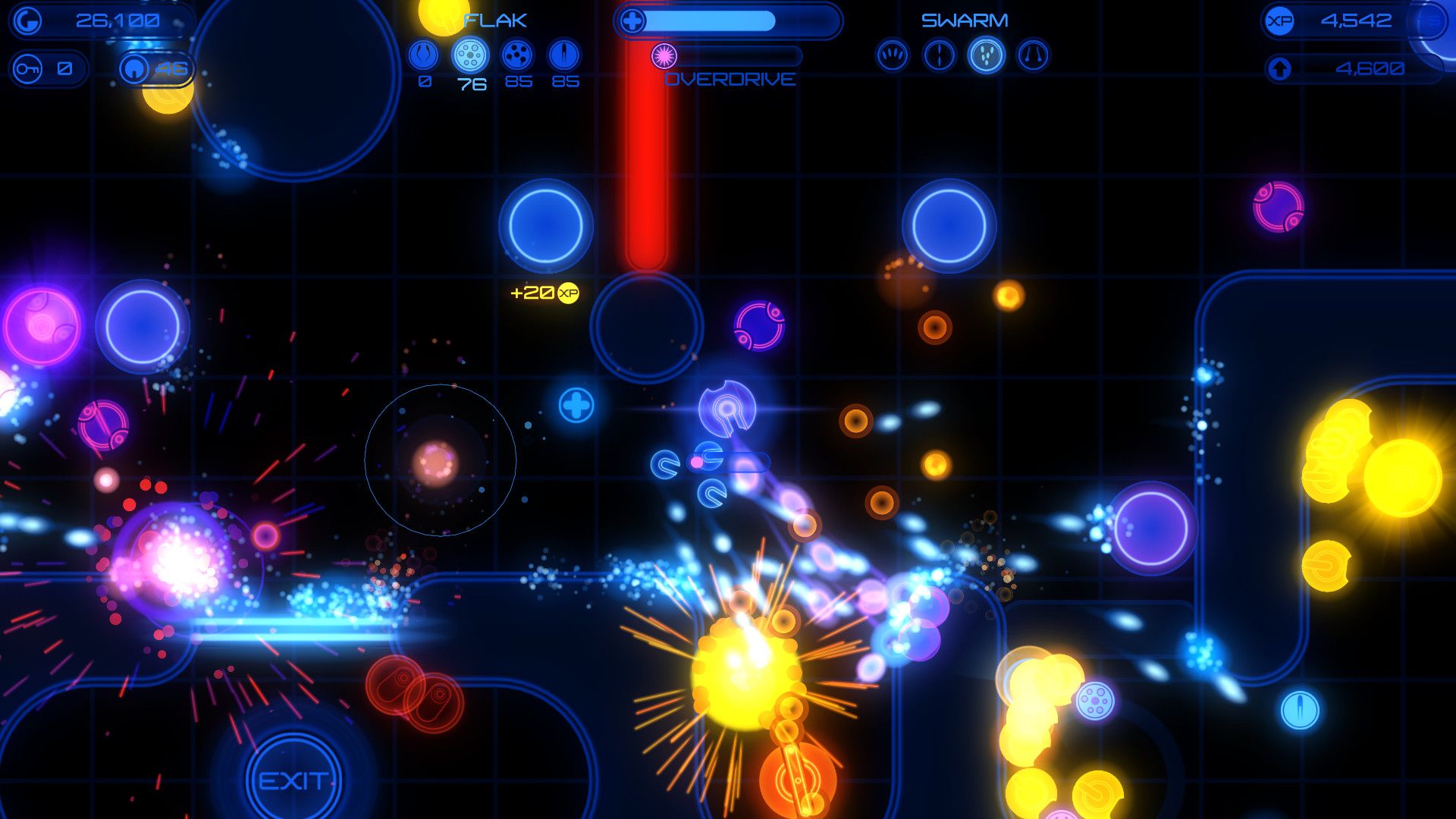
Task: Select the rightmost FLAK weapon icon
Action: (x=563, y=55)
